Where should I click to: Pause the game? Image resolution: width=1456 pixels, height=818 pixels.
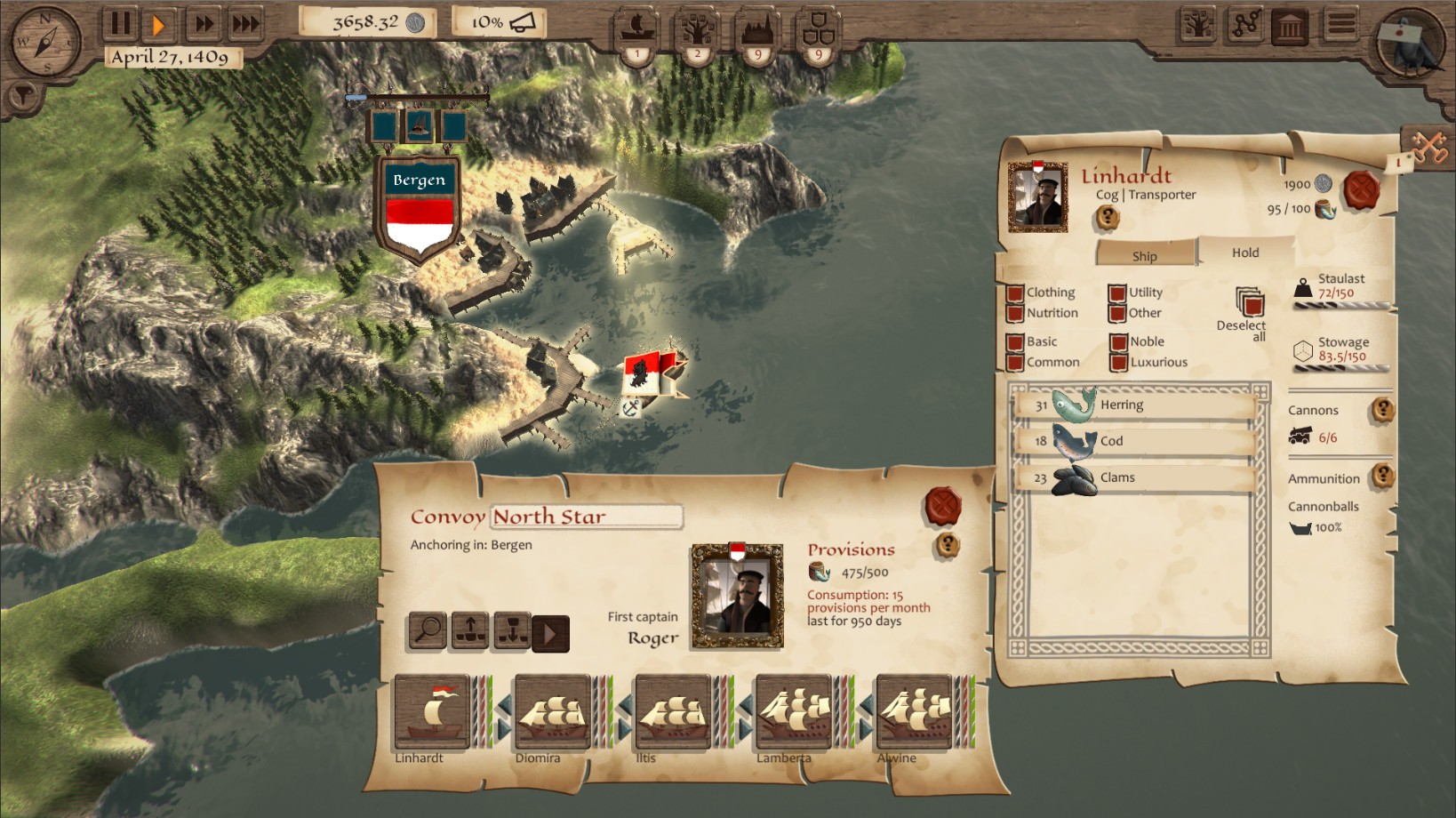coord(120,23)
